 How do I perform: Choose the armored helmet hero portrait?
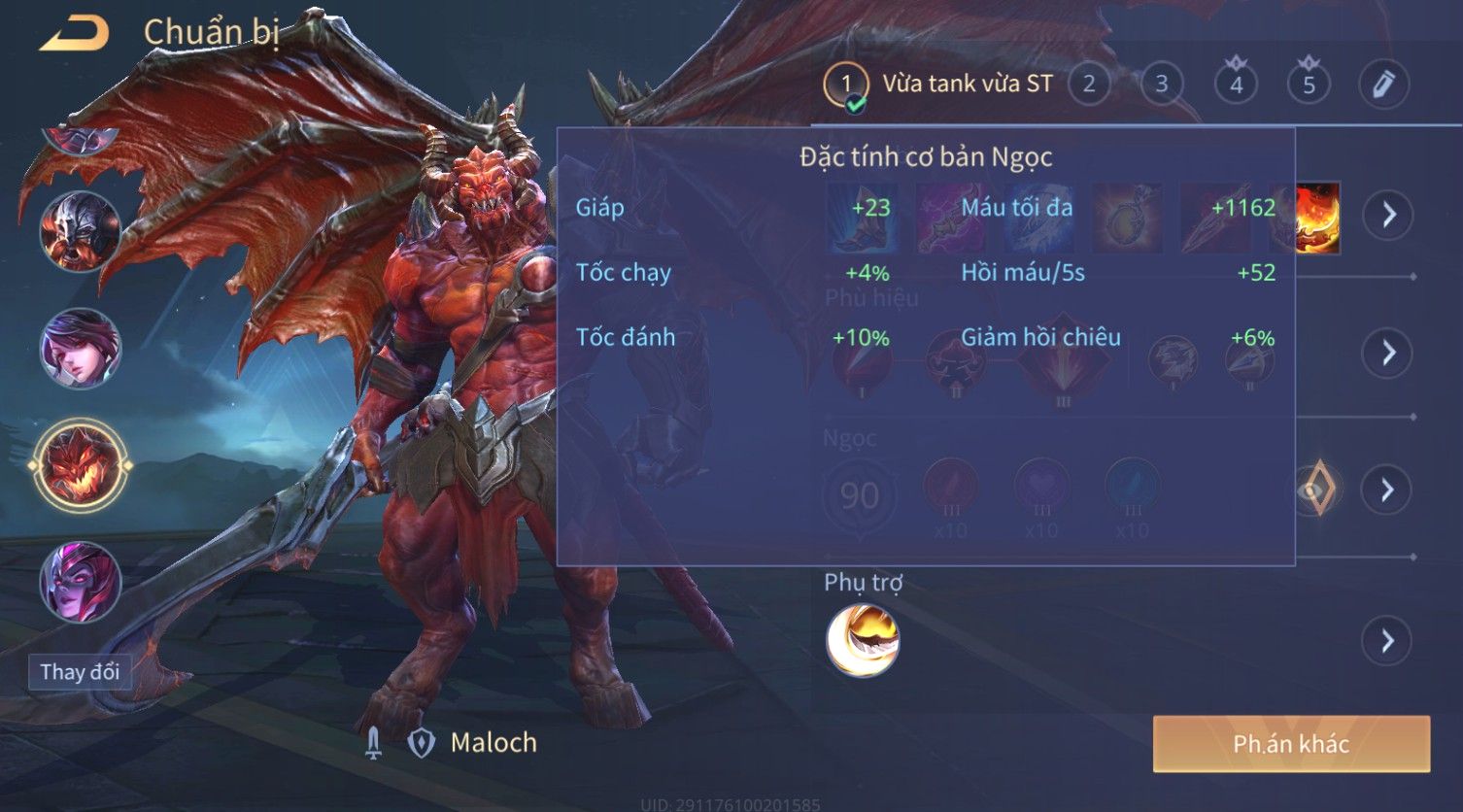[x=80, y=231]
